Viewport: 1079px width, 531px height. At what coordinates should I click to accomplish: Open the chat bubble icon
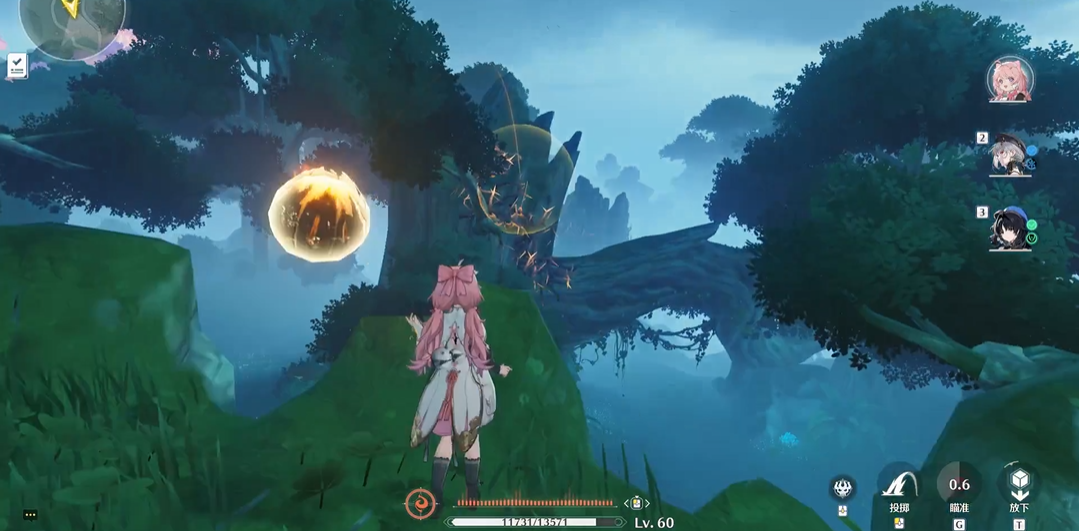pyautogui.click(x=30, y=515)
